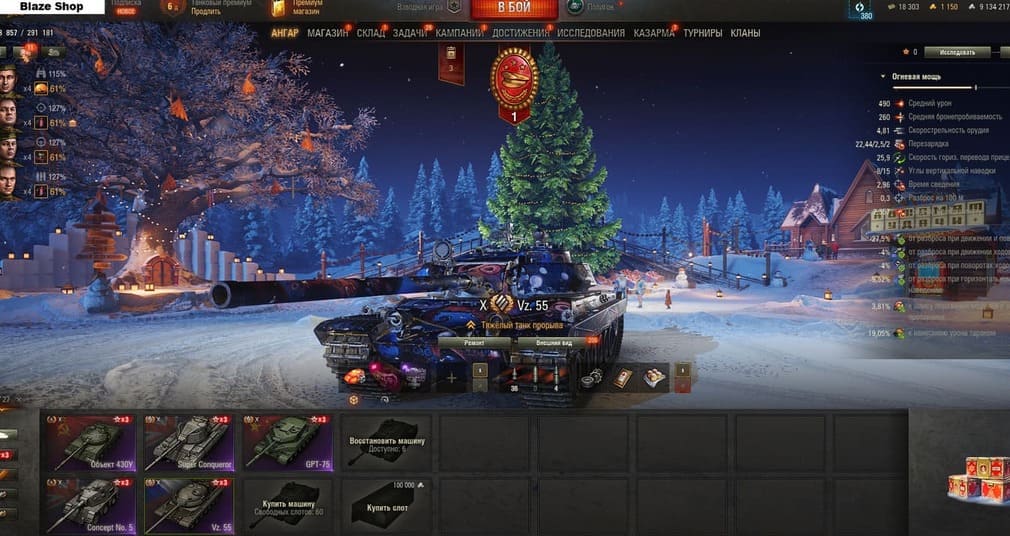
Task: Switch to the СКЛАД tab
Action: [x=369, y=33]
